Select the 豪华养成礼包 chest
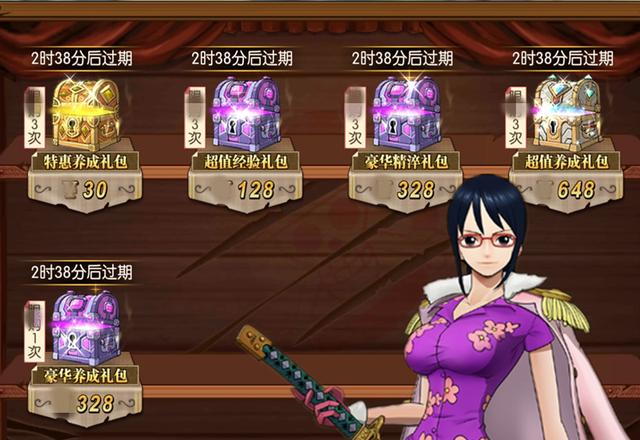Viewport: 640px width, 440px height. [85, 326]
